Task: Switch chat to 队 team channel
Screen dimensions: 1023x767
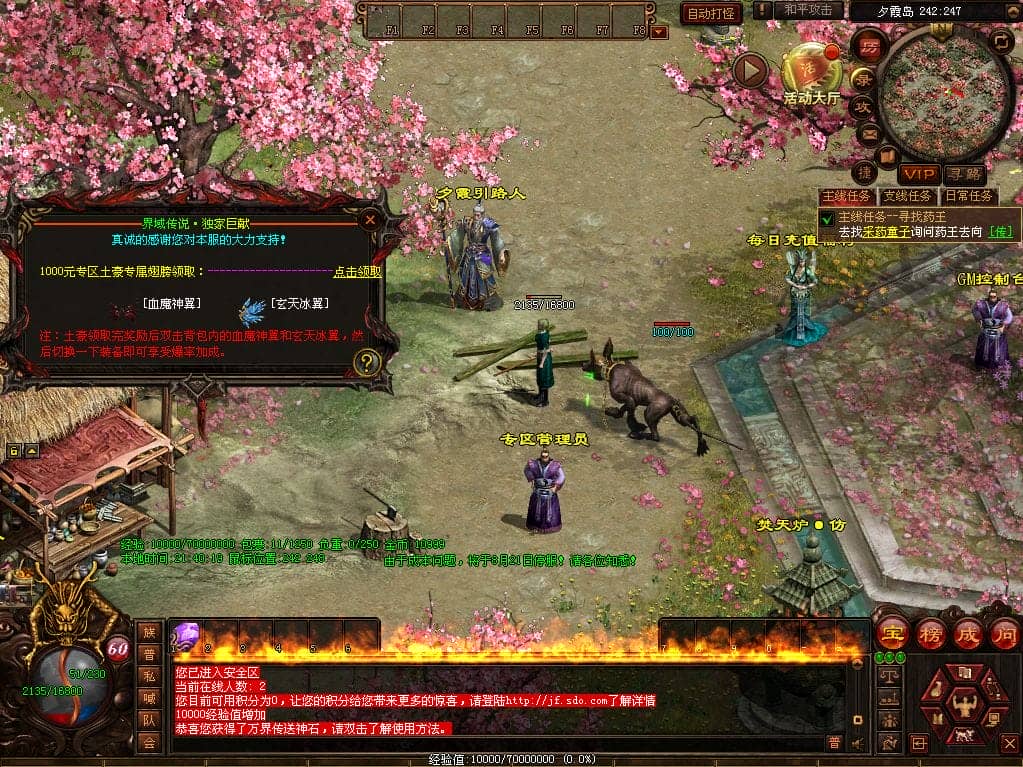Action: (x=149, y=719)
